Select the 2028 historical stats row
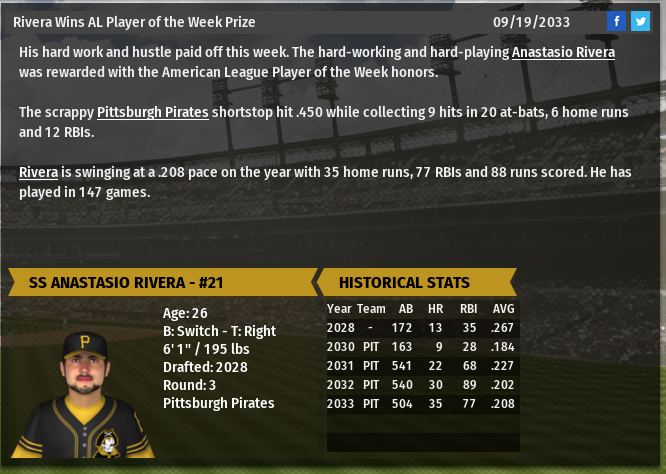 click(x=422, y=327)
